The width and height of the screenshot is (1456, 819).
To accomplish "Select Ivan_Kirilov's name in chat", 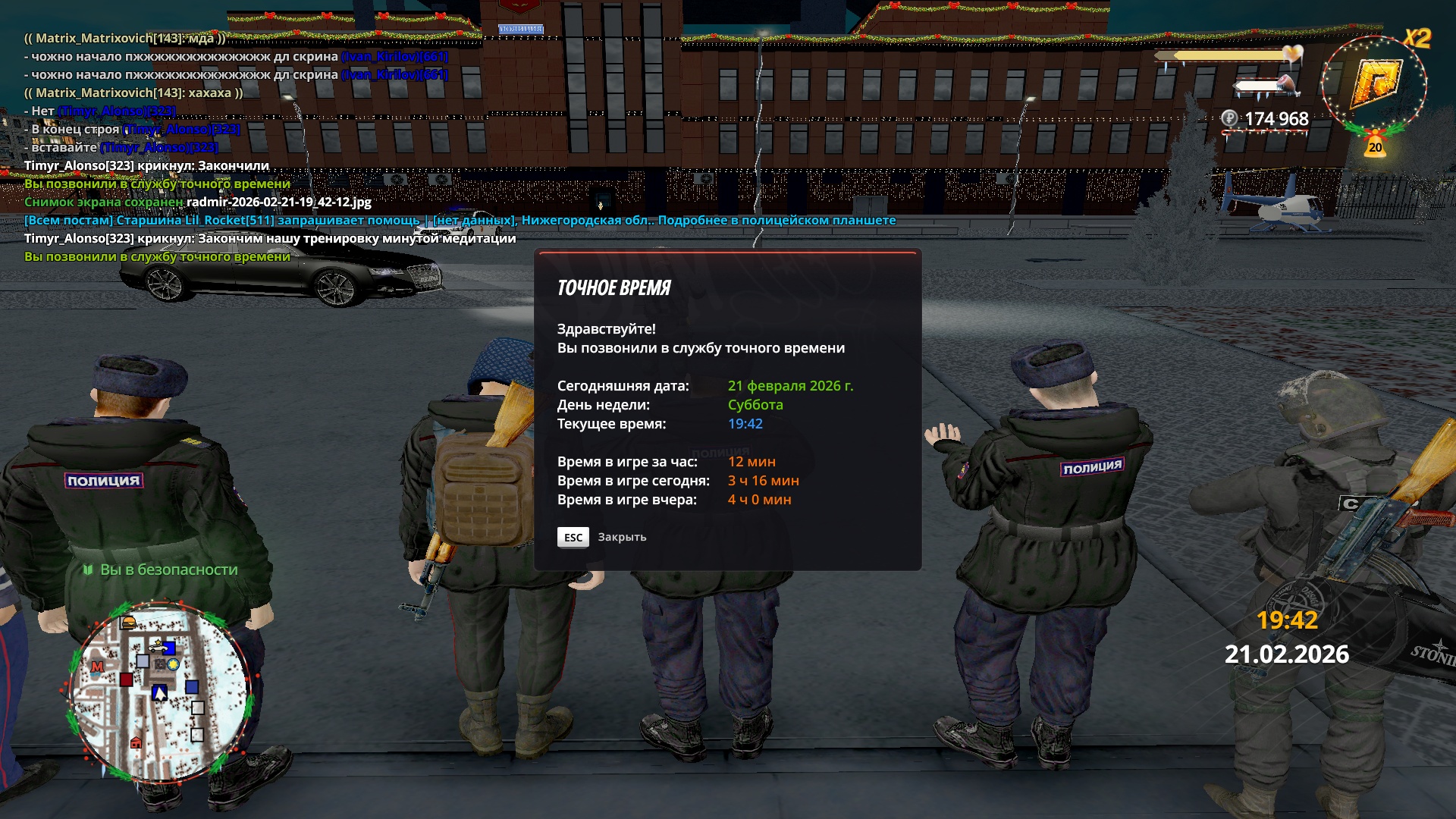I will pyautogui.click(x=394, y=56).
